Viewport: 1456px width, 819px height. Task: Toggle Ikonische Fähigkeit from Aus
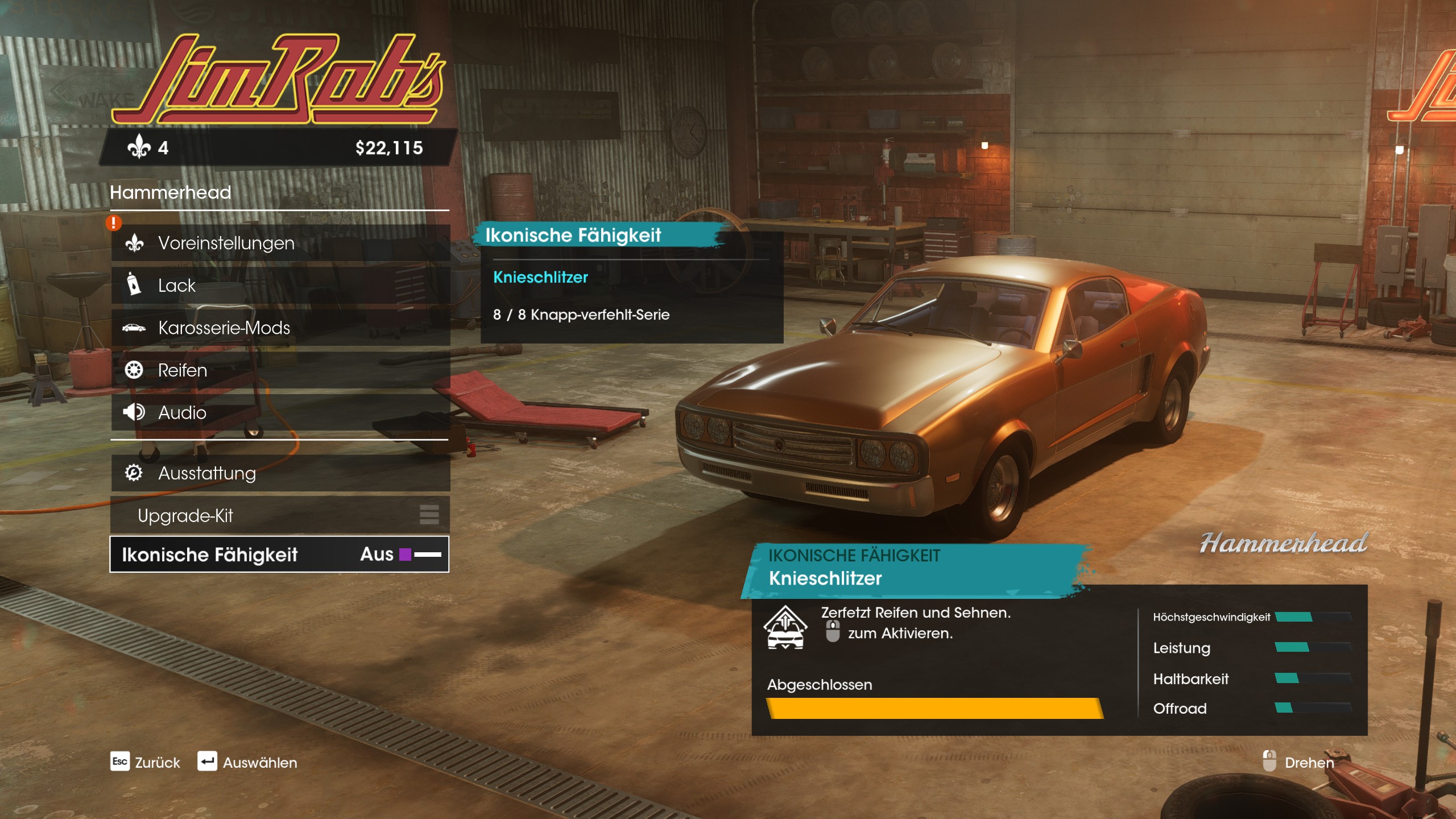tap(280, 555)
